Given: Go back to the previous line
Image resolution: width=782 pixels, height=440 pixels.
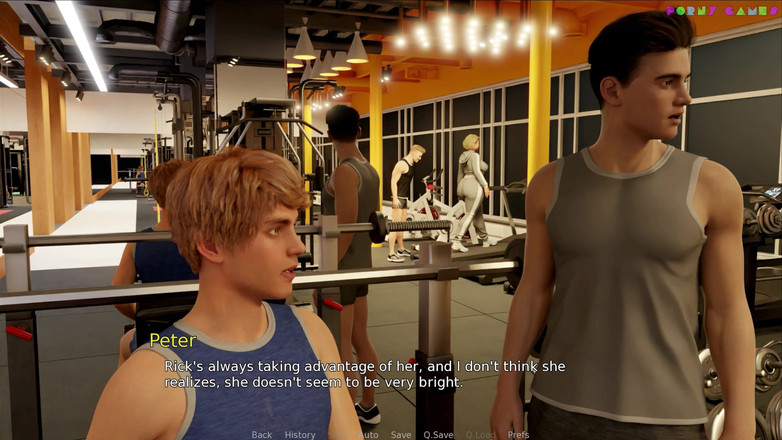Looking at the screenshot, I should point(262,435).
